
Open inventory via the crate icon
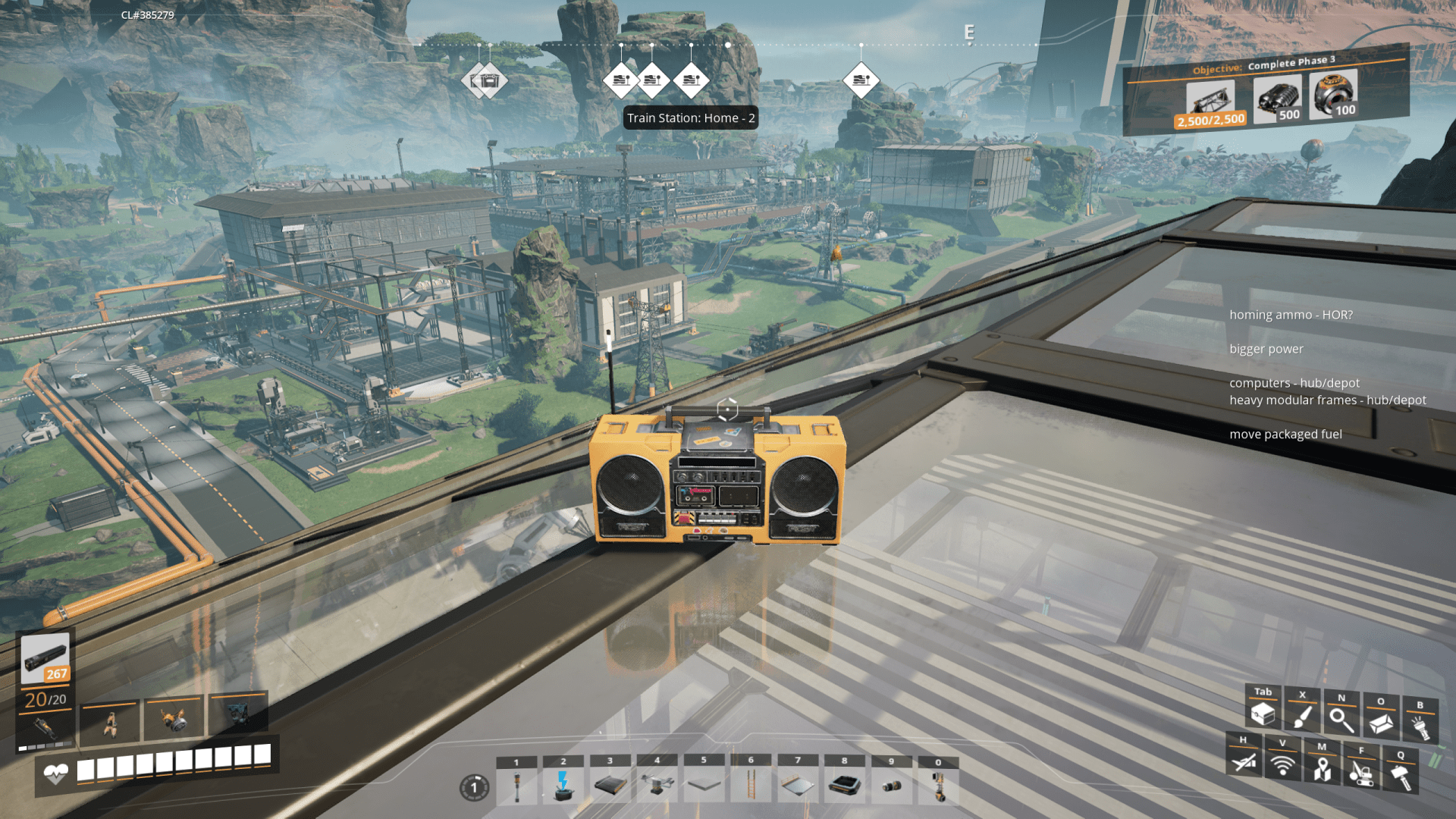click(1263, 714)
